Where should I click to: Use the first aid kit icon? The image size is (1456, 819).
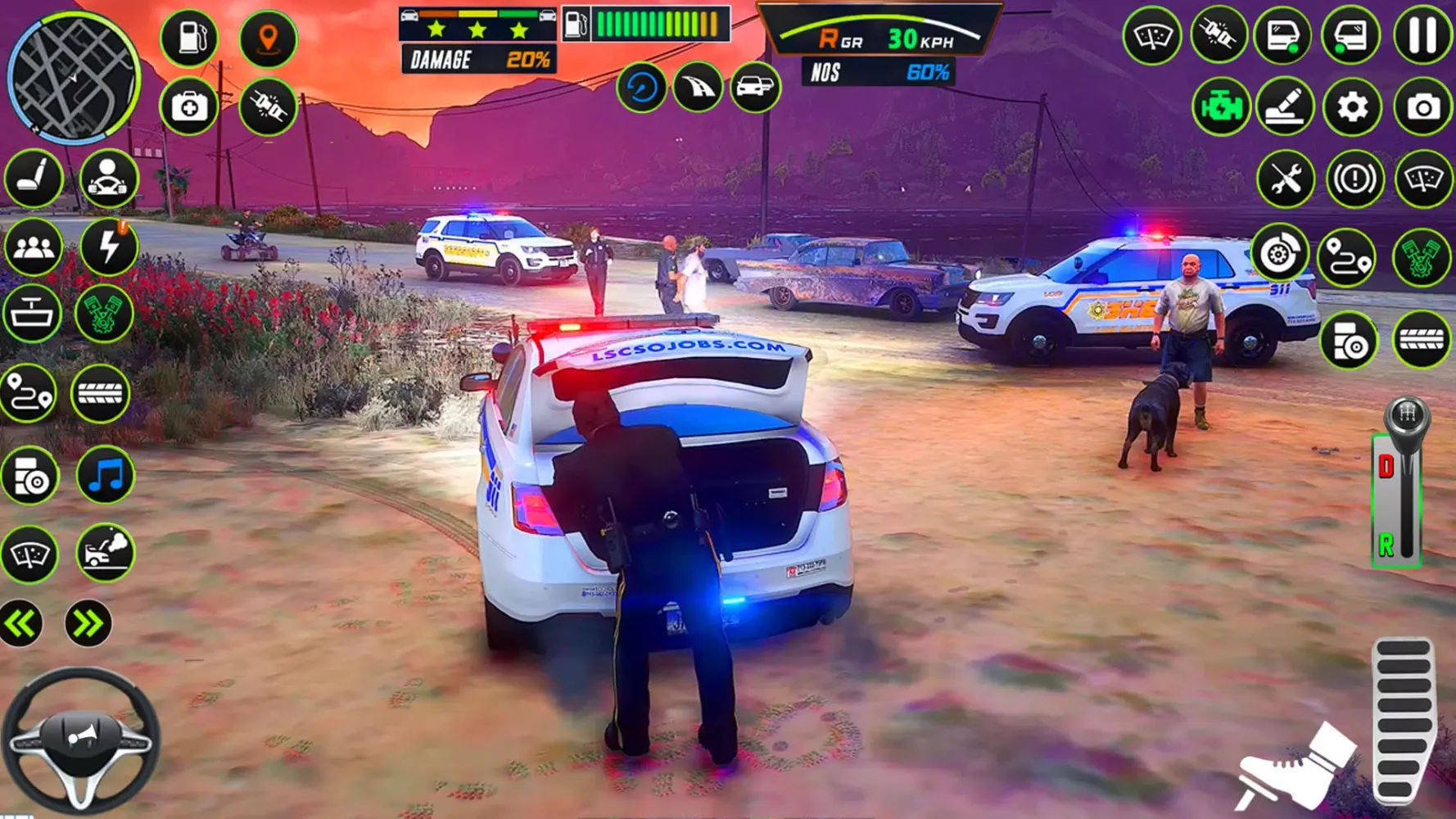coord(189,106)
